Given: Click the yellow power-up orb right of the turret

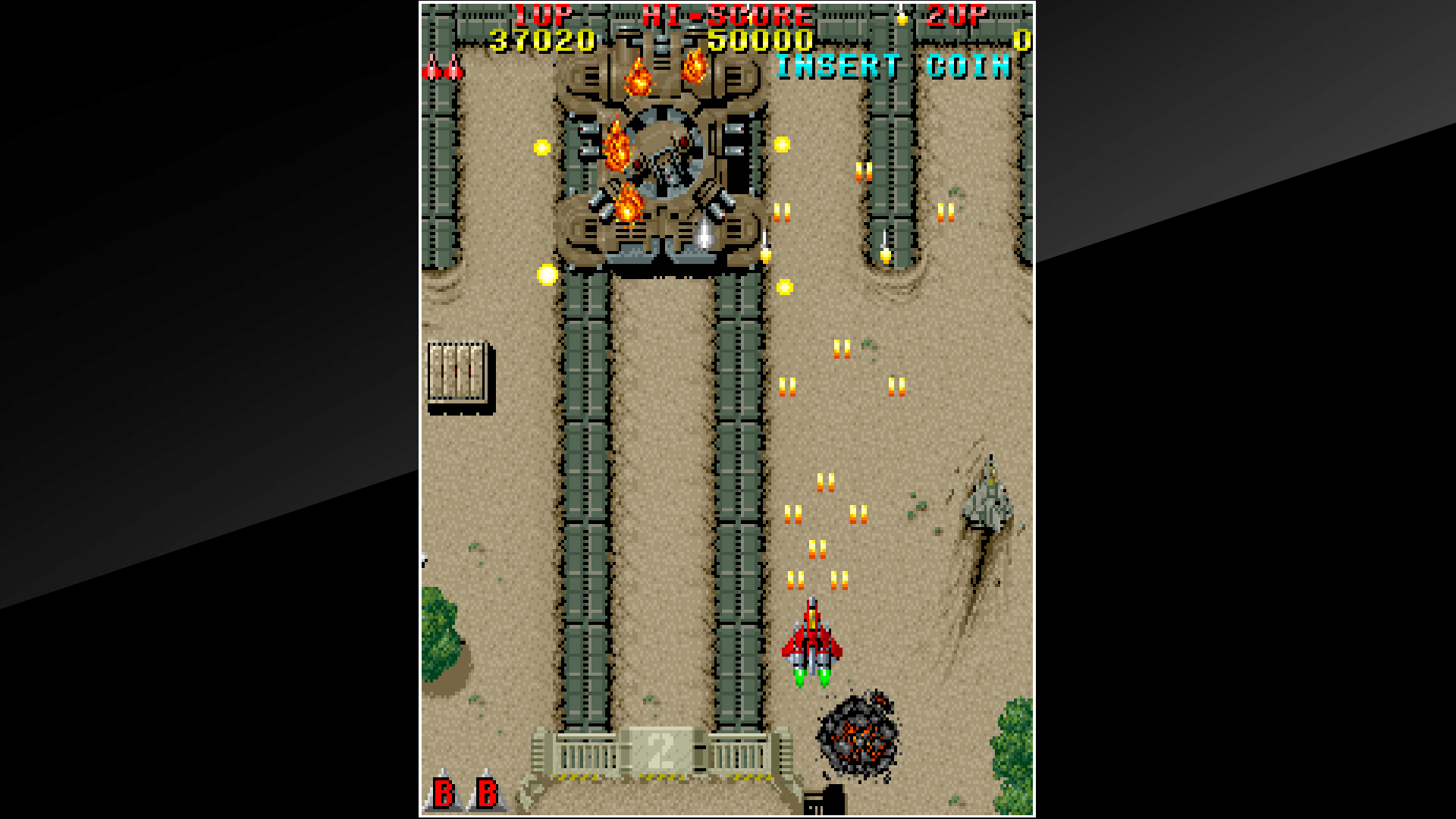Looking at the screenshot, I should tap(781, 143).
